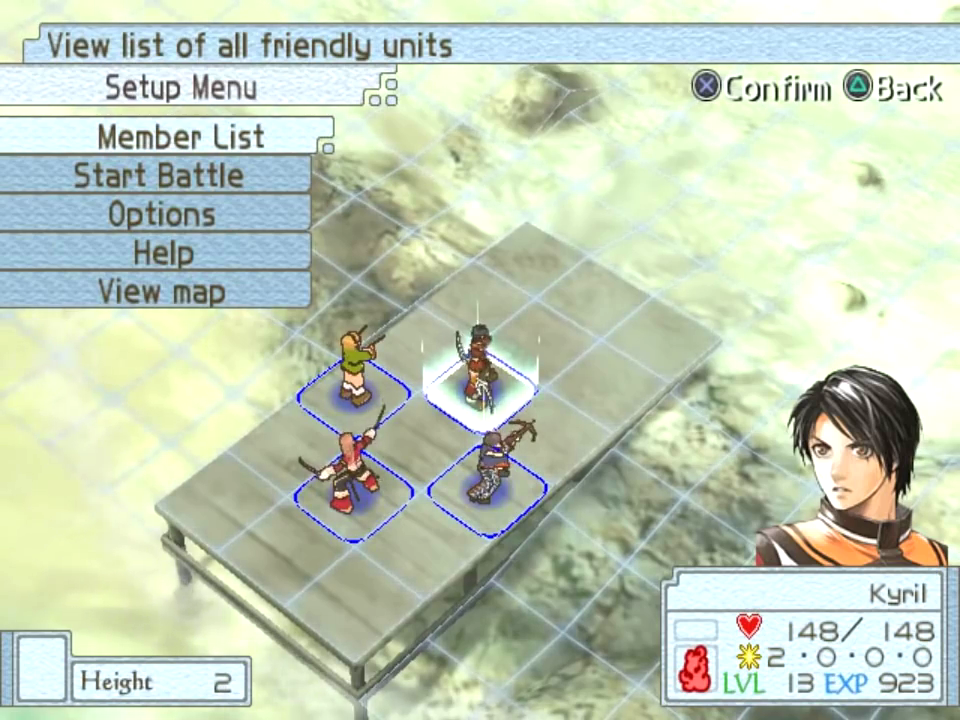
Task: Open the Member List entry
Action: (180, 136)
